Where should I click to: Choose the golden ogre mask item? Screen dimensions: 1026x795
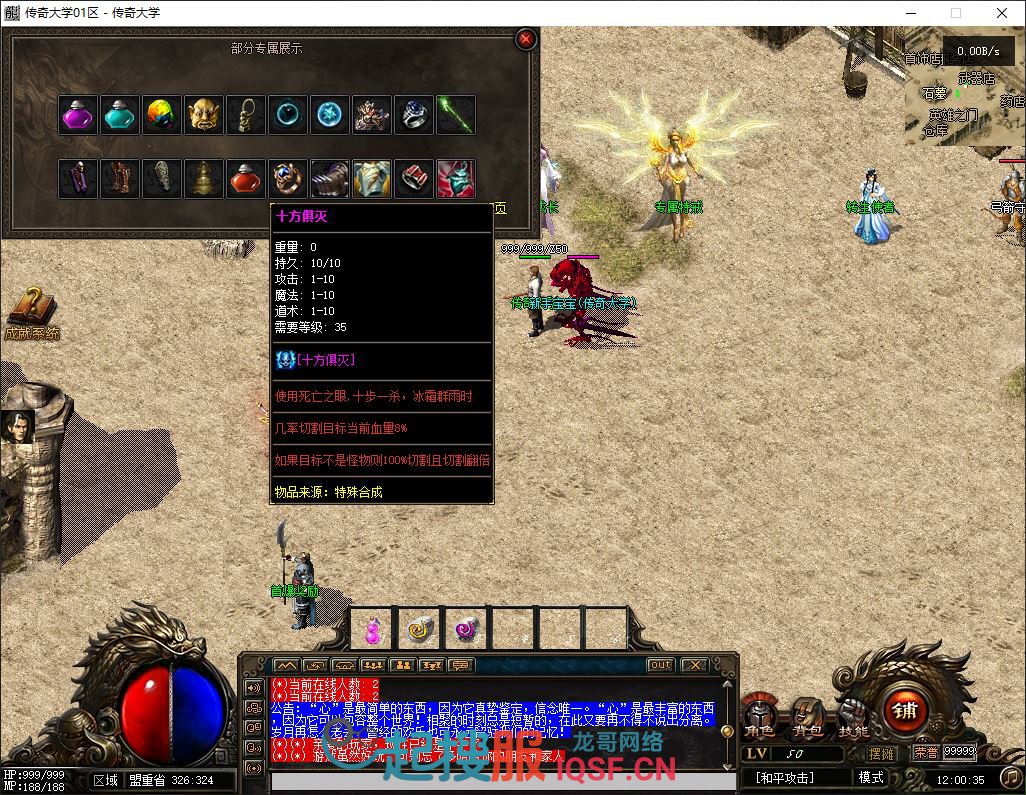click(204, 116)
